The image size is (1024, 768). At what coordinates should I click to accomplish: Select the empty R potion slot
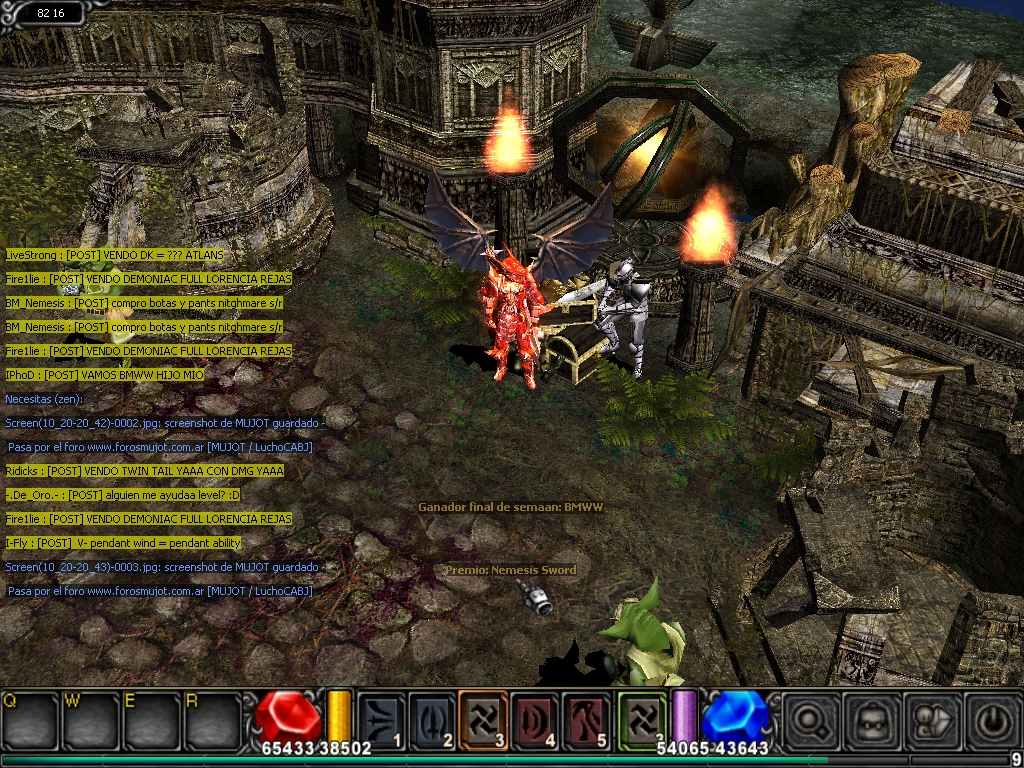pos(213,720)
